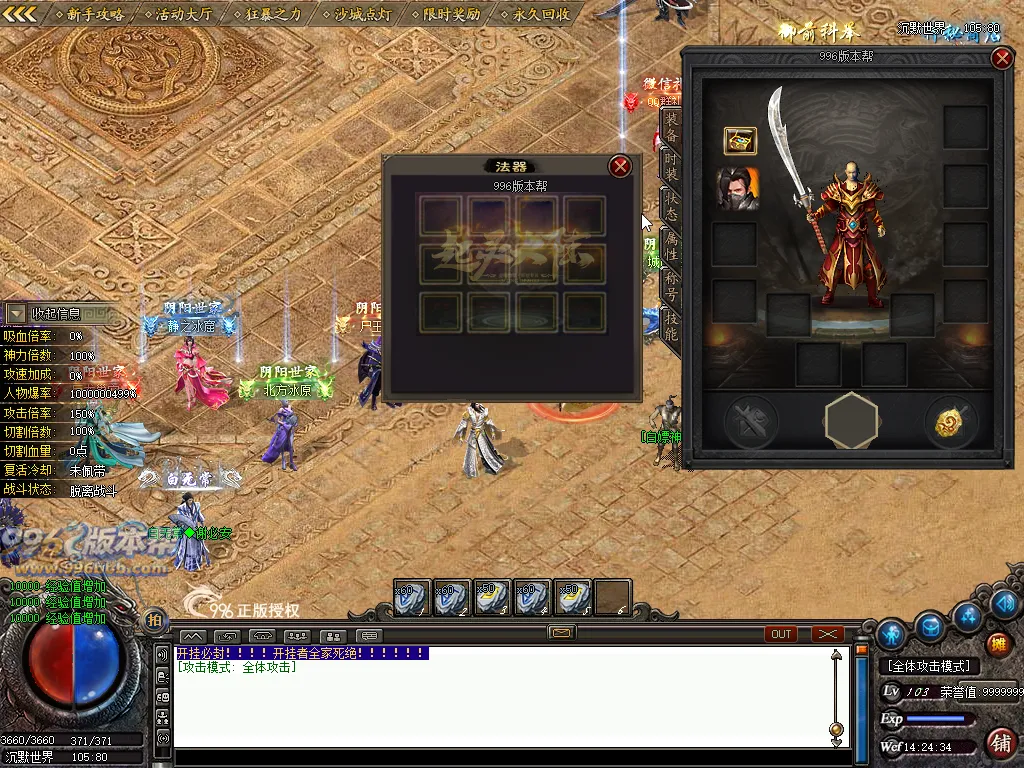Image resolution: width=1024 pixels, height=768 pixels.
Task: Collapse the top menu with the triple-arrow button
Action: point(20,14)
